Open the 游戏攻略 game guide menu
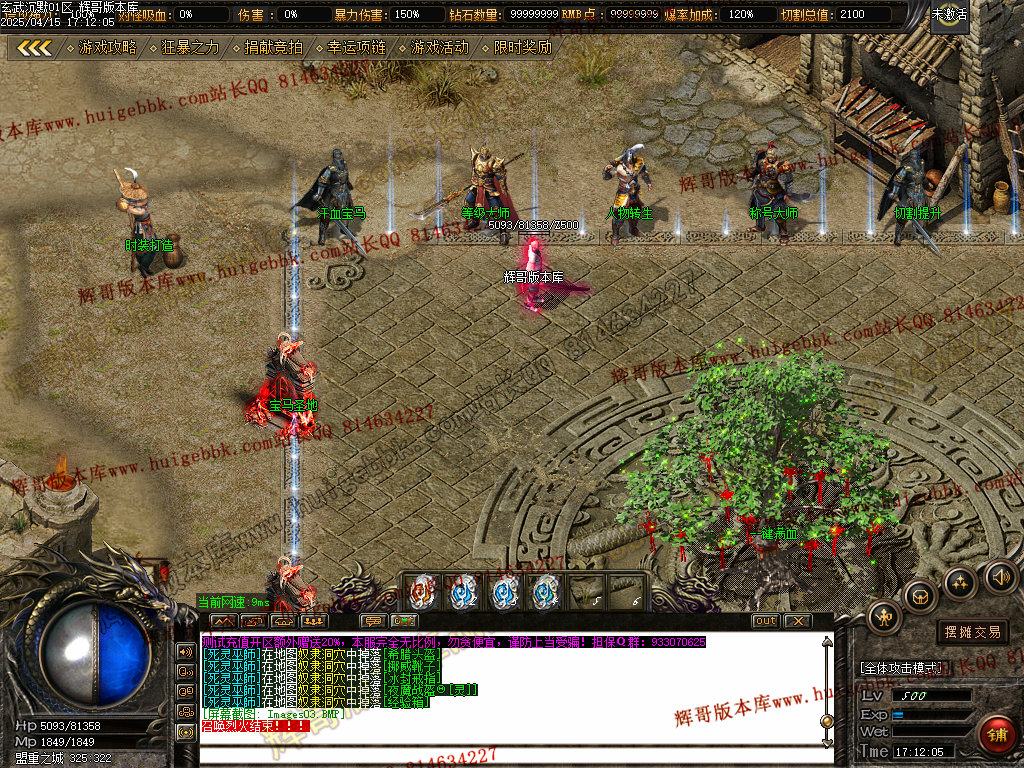Screen dimensions: 1024x768 tap(108, 47)
